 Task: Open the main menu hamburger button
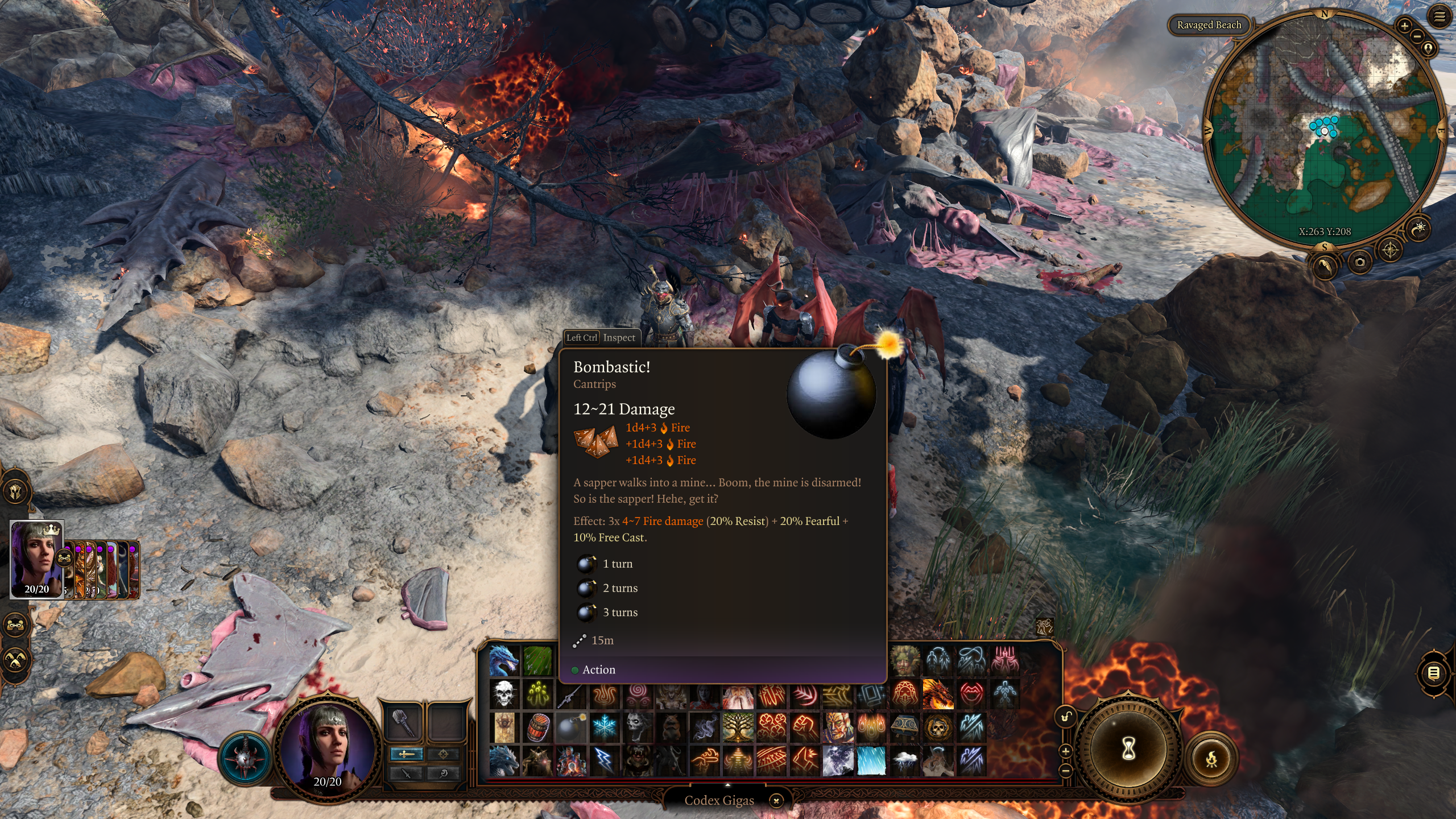(x=1439, y=17)
